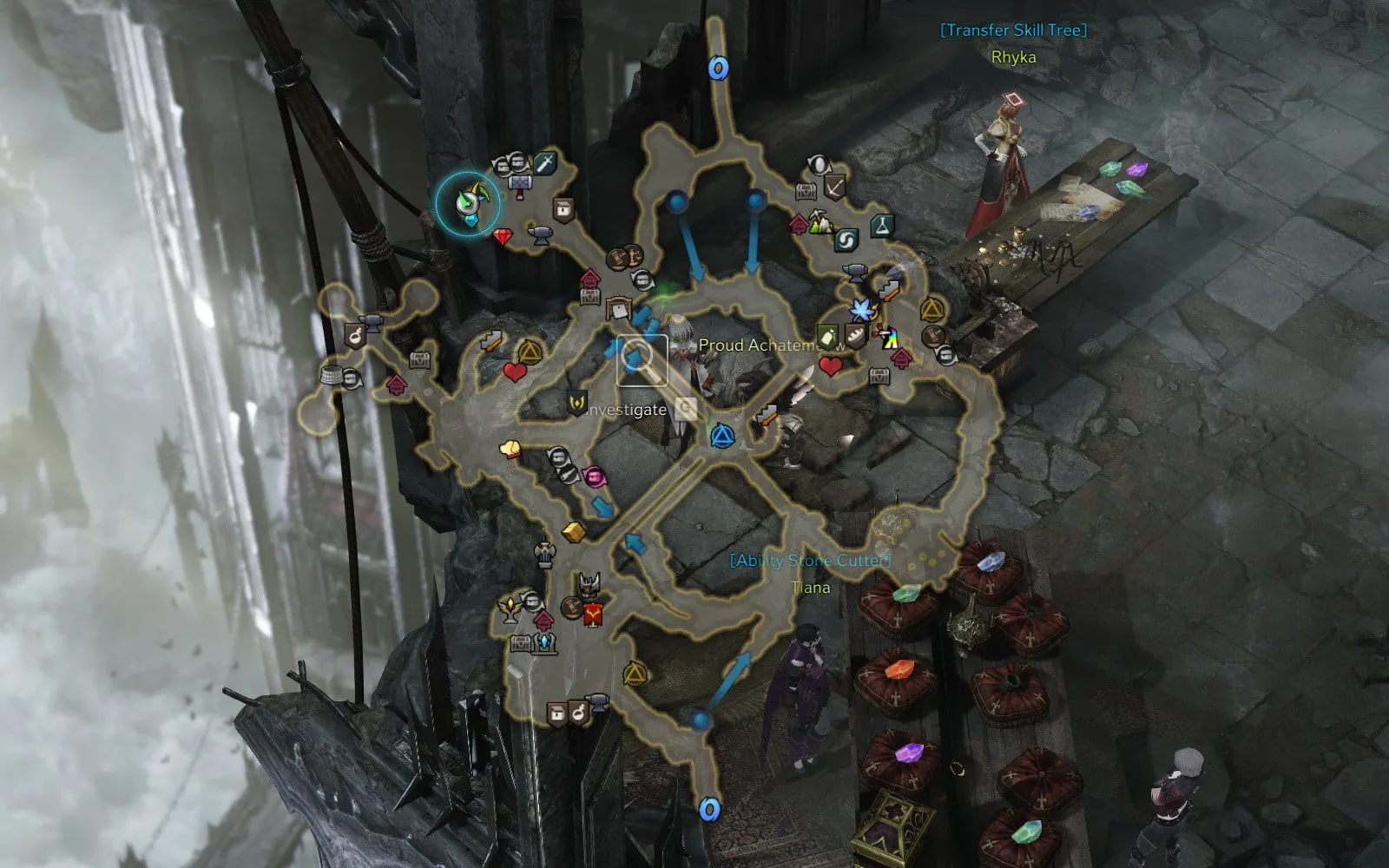The width and height of the screenshot is (1389, 868).
Task: Select the horned helmet map marker
Action: pyautogui.click(x=591, y=585)
